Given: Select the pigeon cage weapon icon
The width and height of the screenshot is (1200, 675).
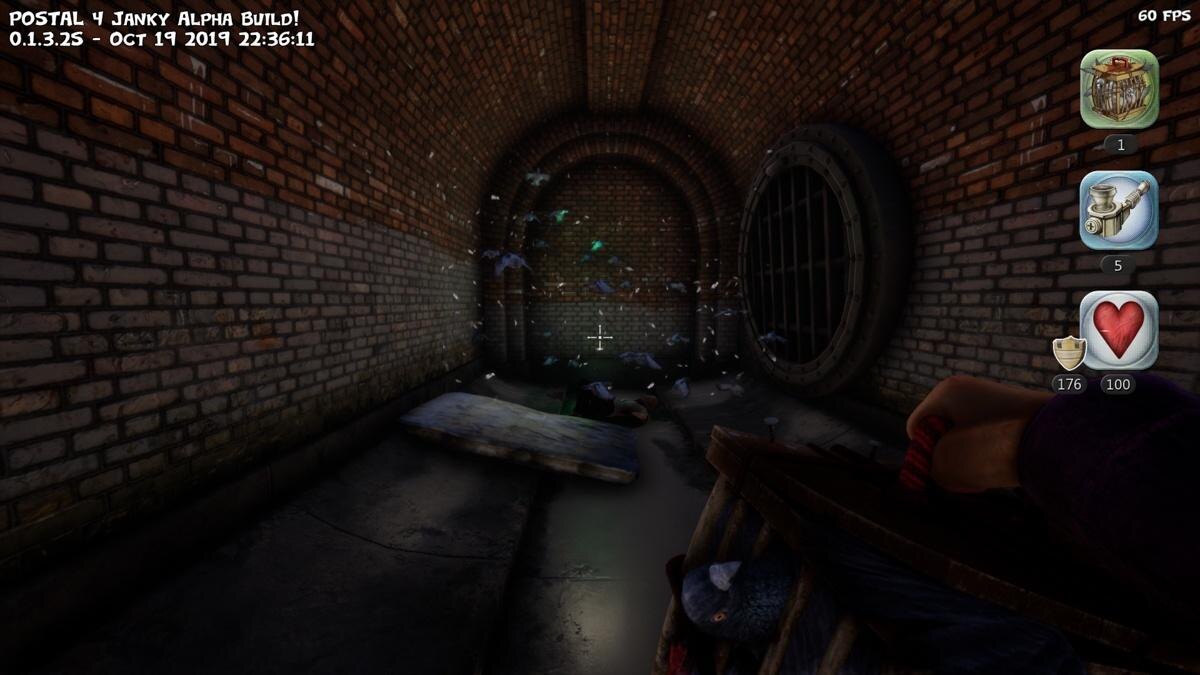Looking at the screenshot, I should [x=1119, y=89].
